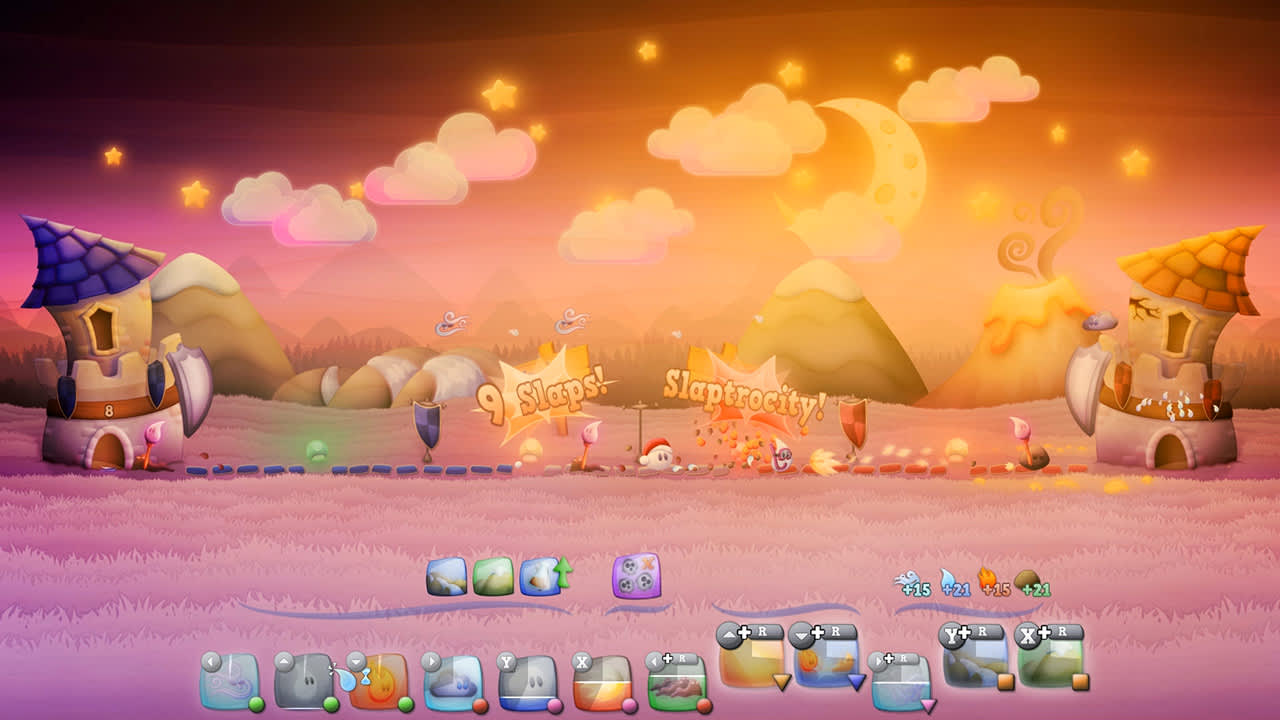Toggle the green ready dot under the wind card
This screenshot has width=1280, height=720.
pos(254,707)
